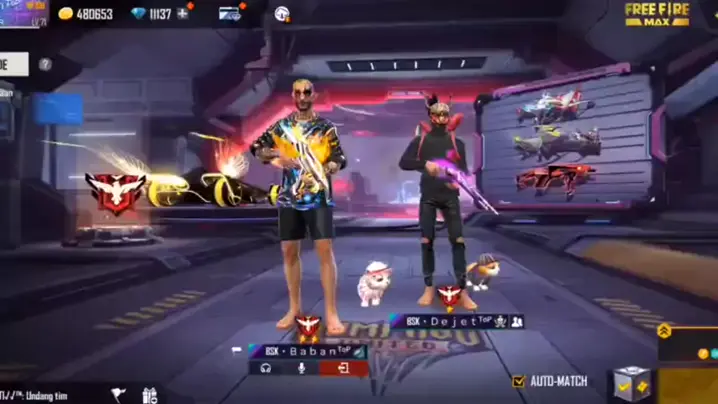Image resolution: width=718 pixels, height=404 pixels.
Task: Click the question mark help icon
Action: (45, 64)
